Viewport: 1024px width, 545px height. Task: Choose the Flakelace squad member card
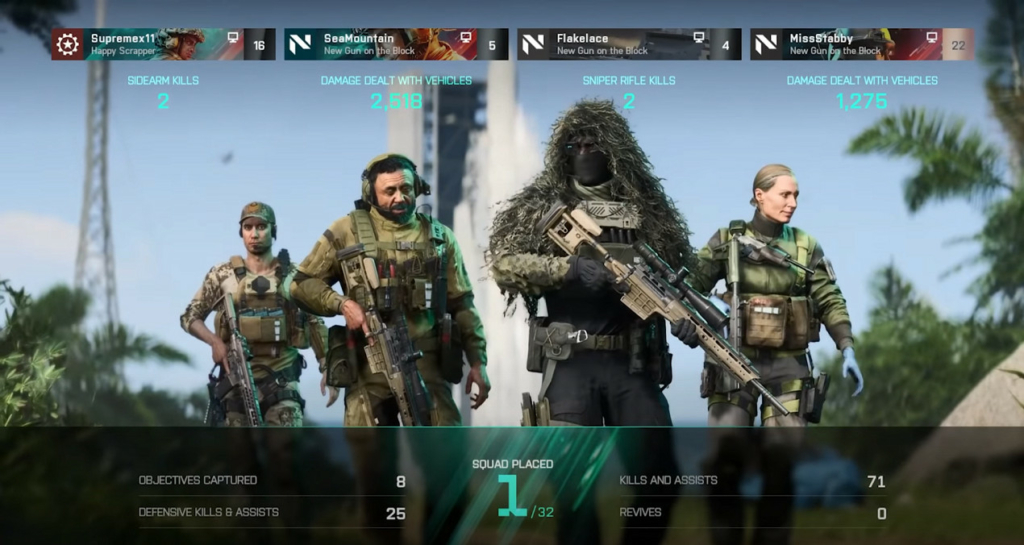(x=629, y=44)
